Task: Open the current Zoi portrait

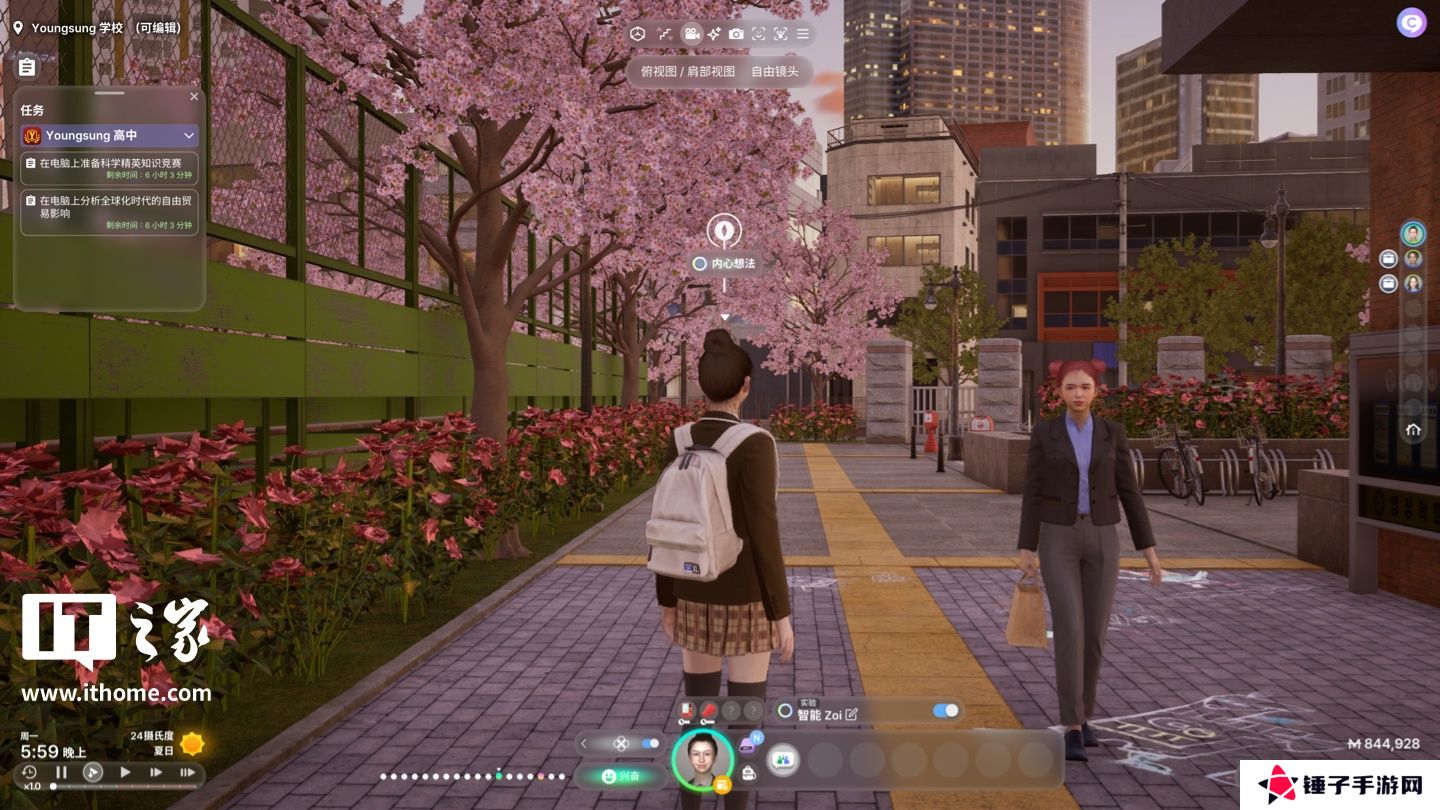Action: [x=702, y=760]
